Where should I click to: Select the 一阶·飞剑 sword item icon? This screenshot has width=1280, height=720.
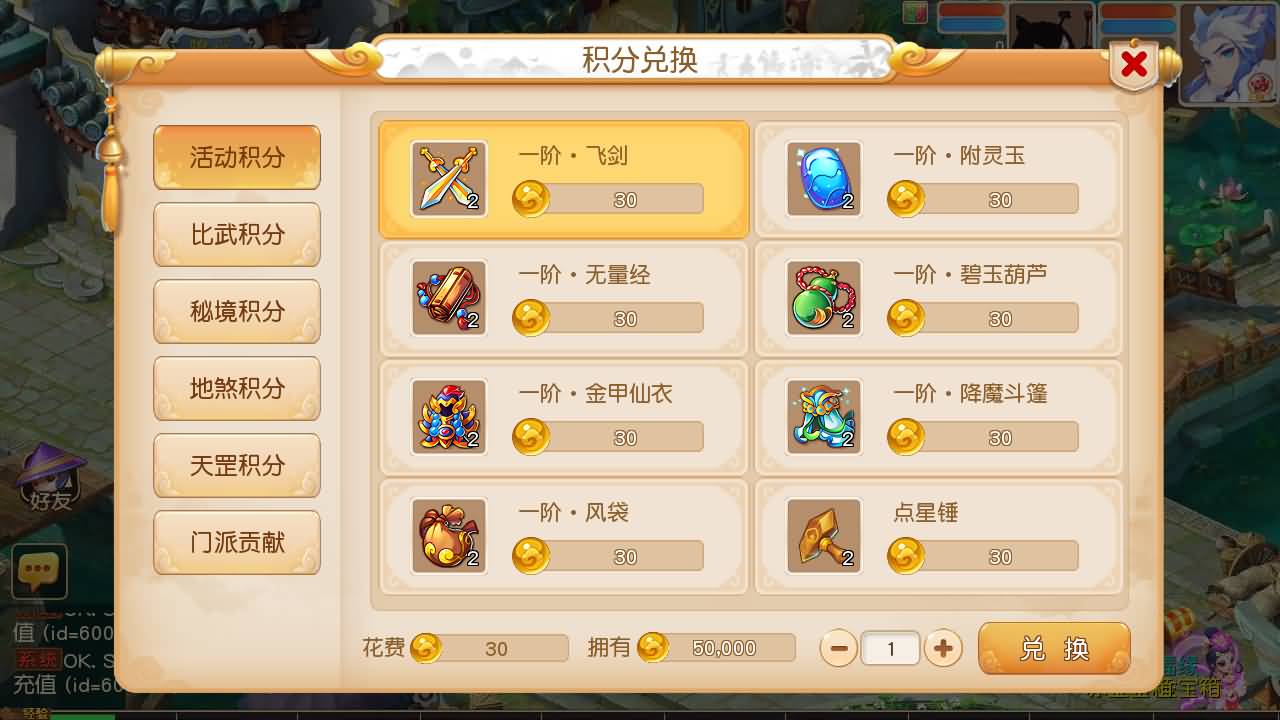[448, 178]
